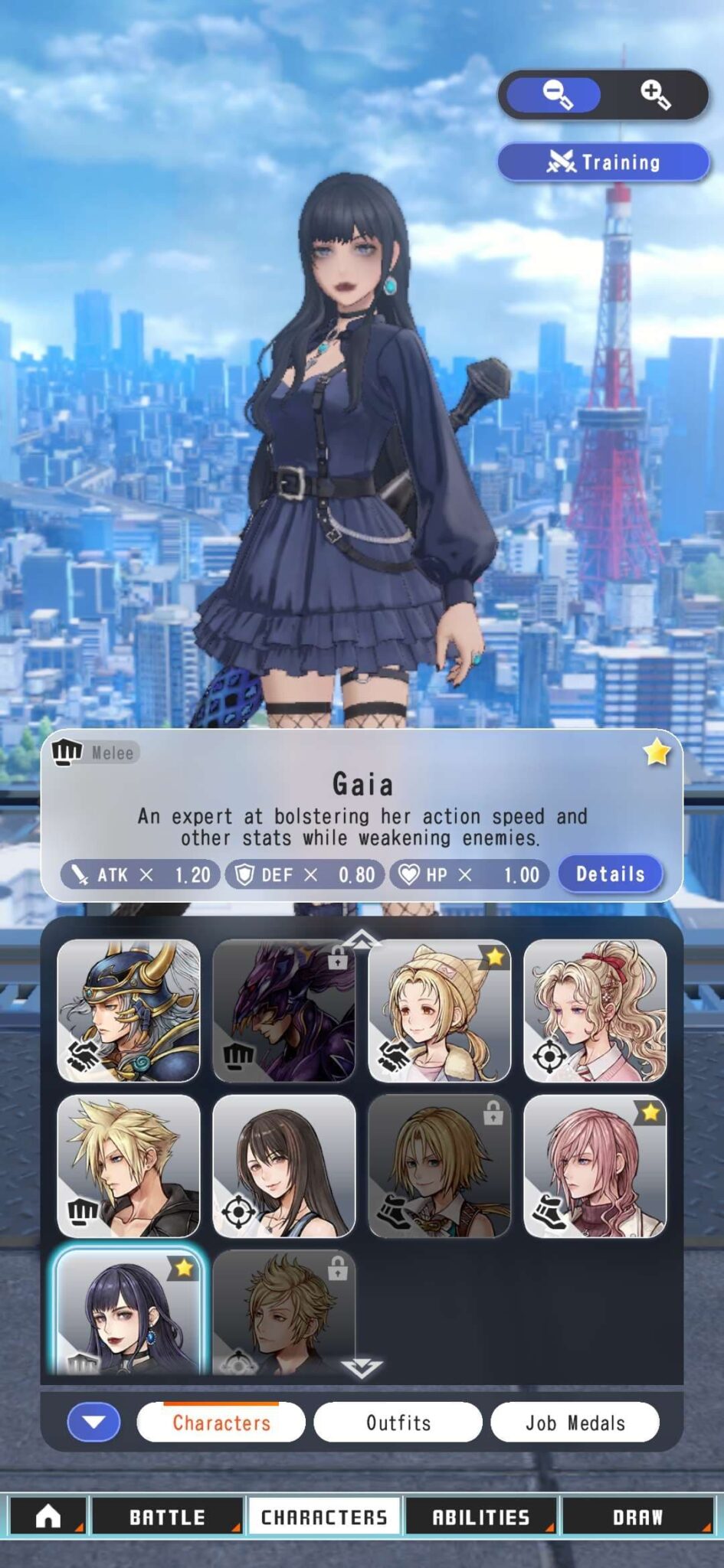Open the Battle menu
The height and width of the screenshot is (1568, 724).
click(x=167, y=1516)
